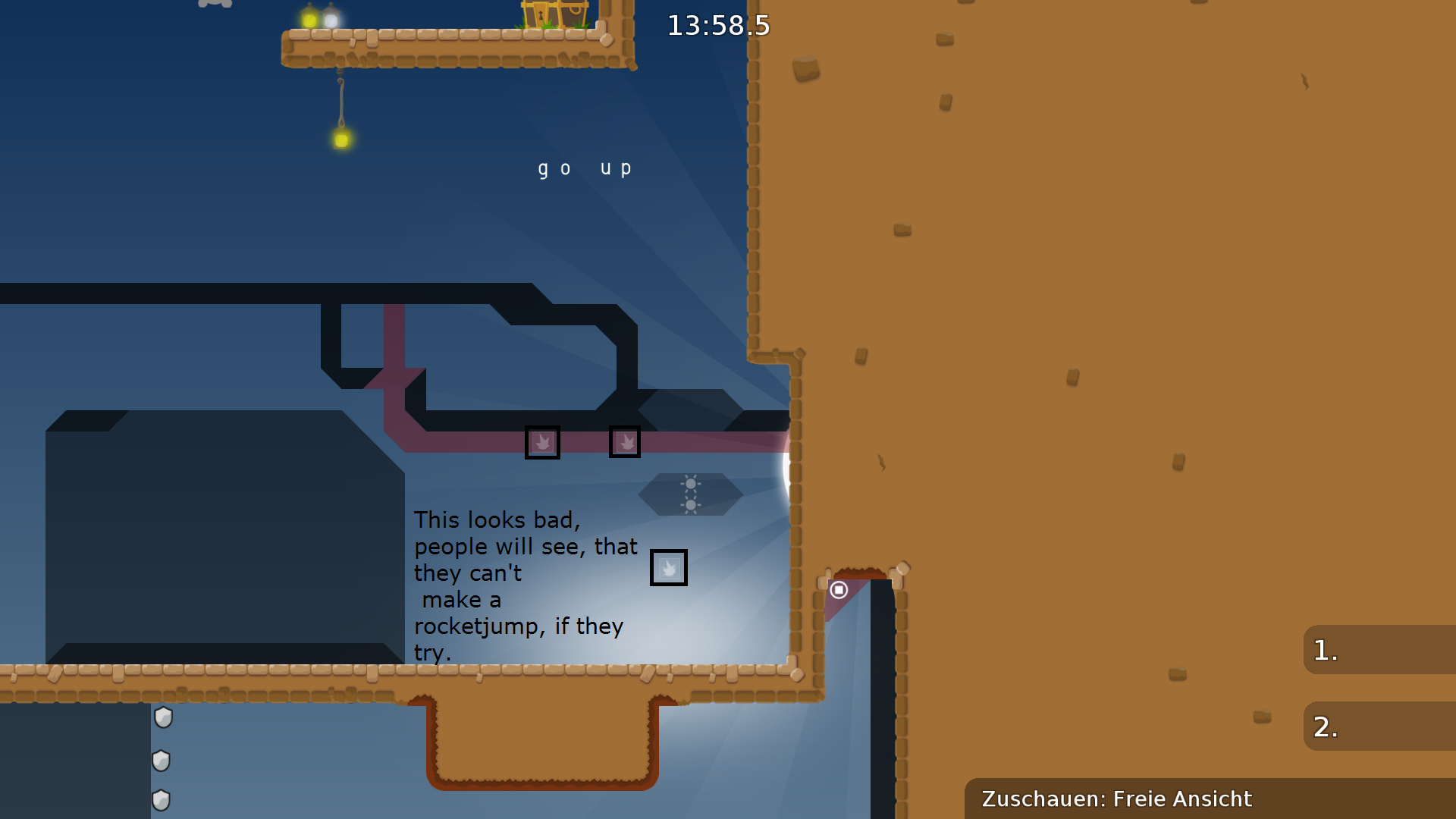
Task: Select the boxed freeze marker below the message
Action: (x=668, y=567)
